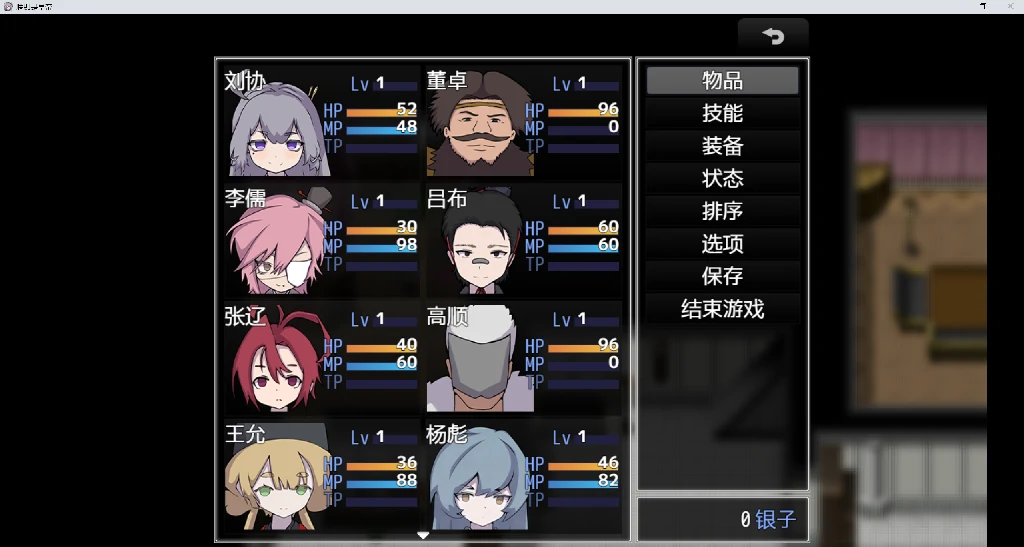This screenshot has width=1024, height=547.
Task: Open the 选项 options menu
Action: pos(722,244)
